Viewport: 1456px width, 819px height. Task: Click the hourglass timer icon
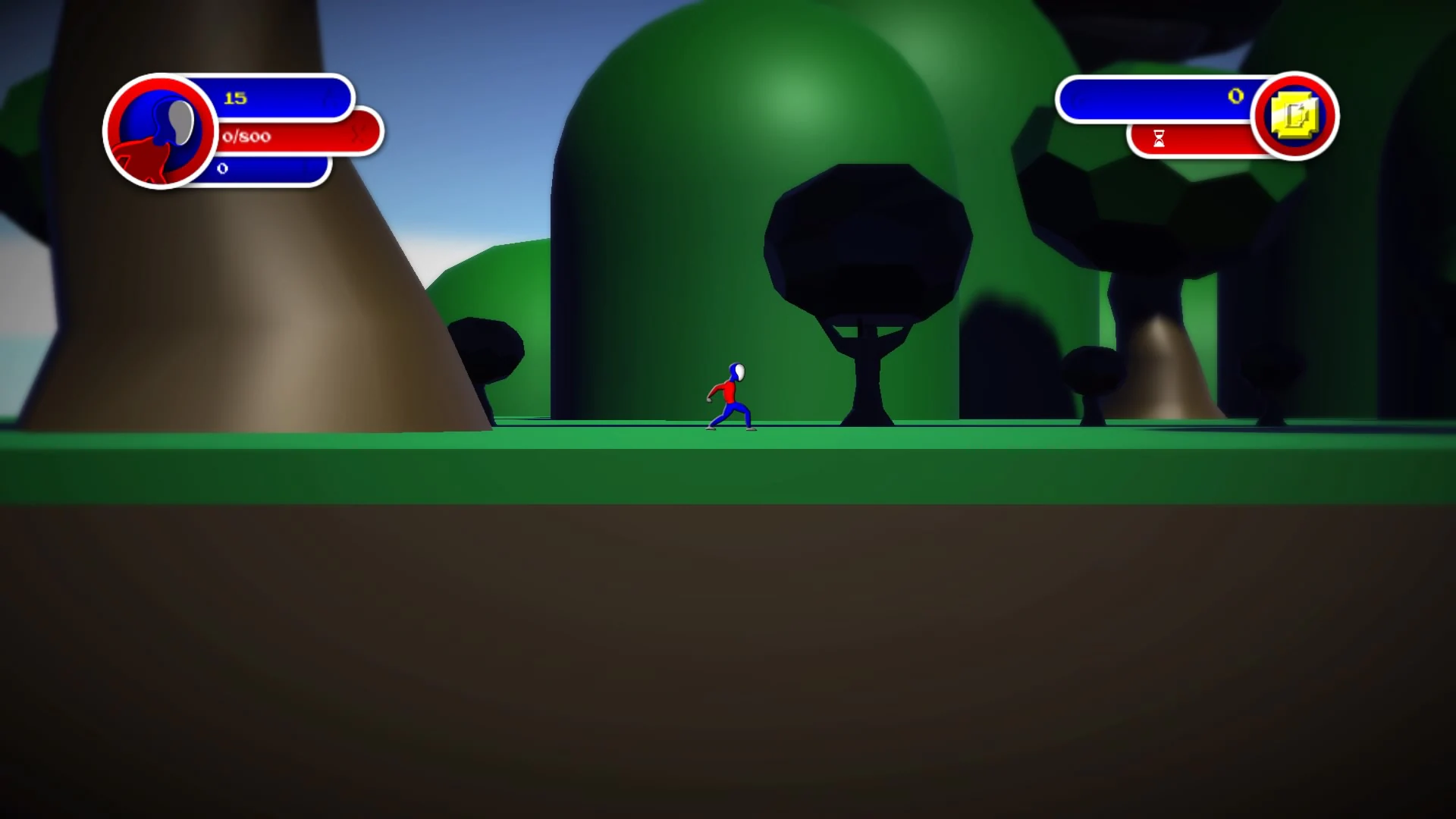pyautogui.click(x=1159, y=140)
